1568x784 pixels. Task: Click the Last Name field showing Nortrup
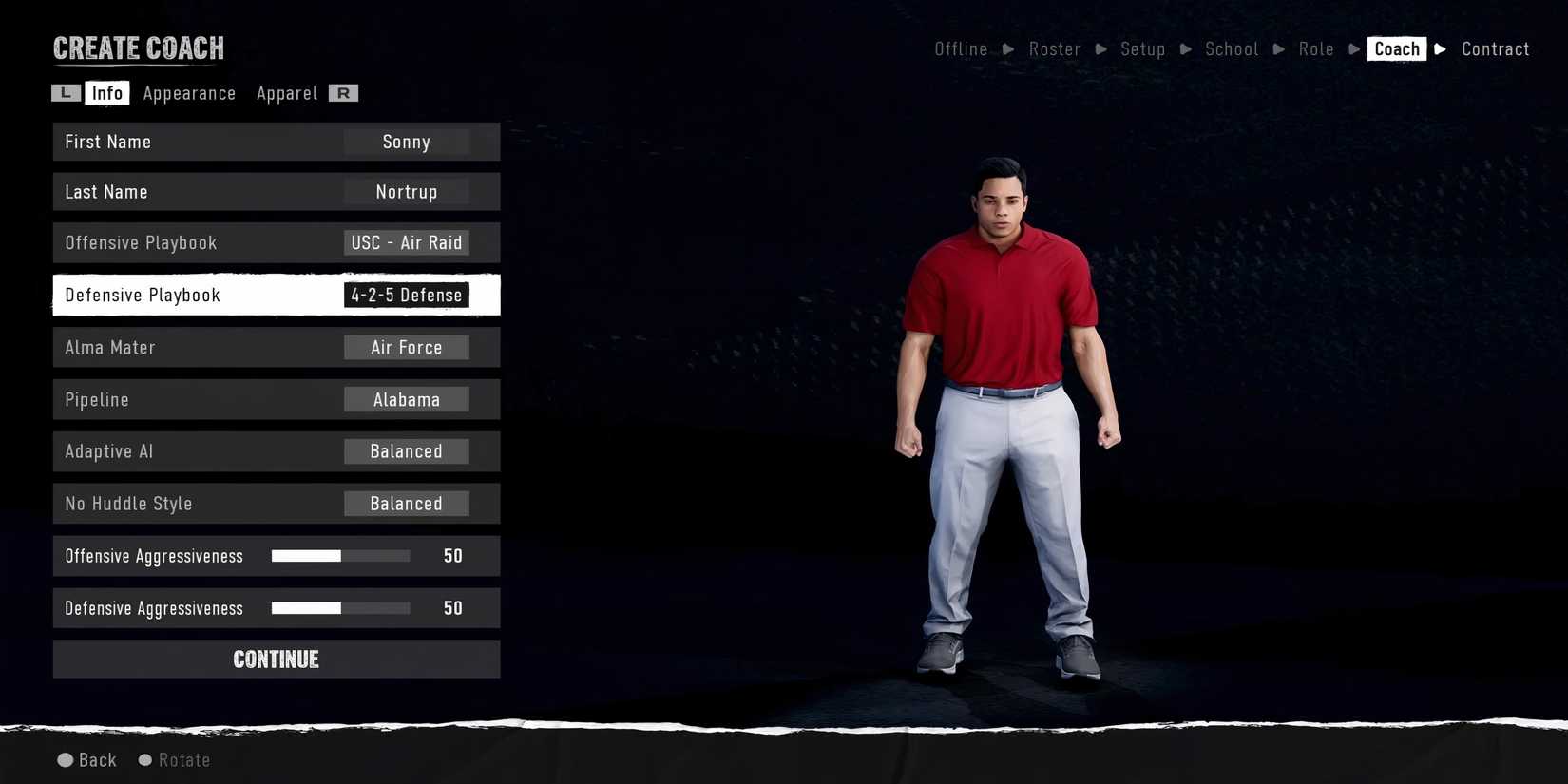coord(406,191)
